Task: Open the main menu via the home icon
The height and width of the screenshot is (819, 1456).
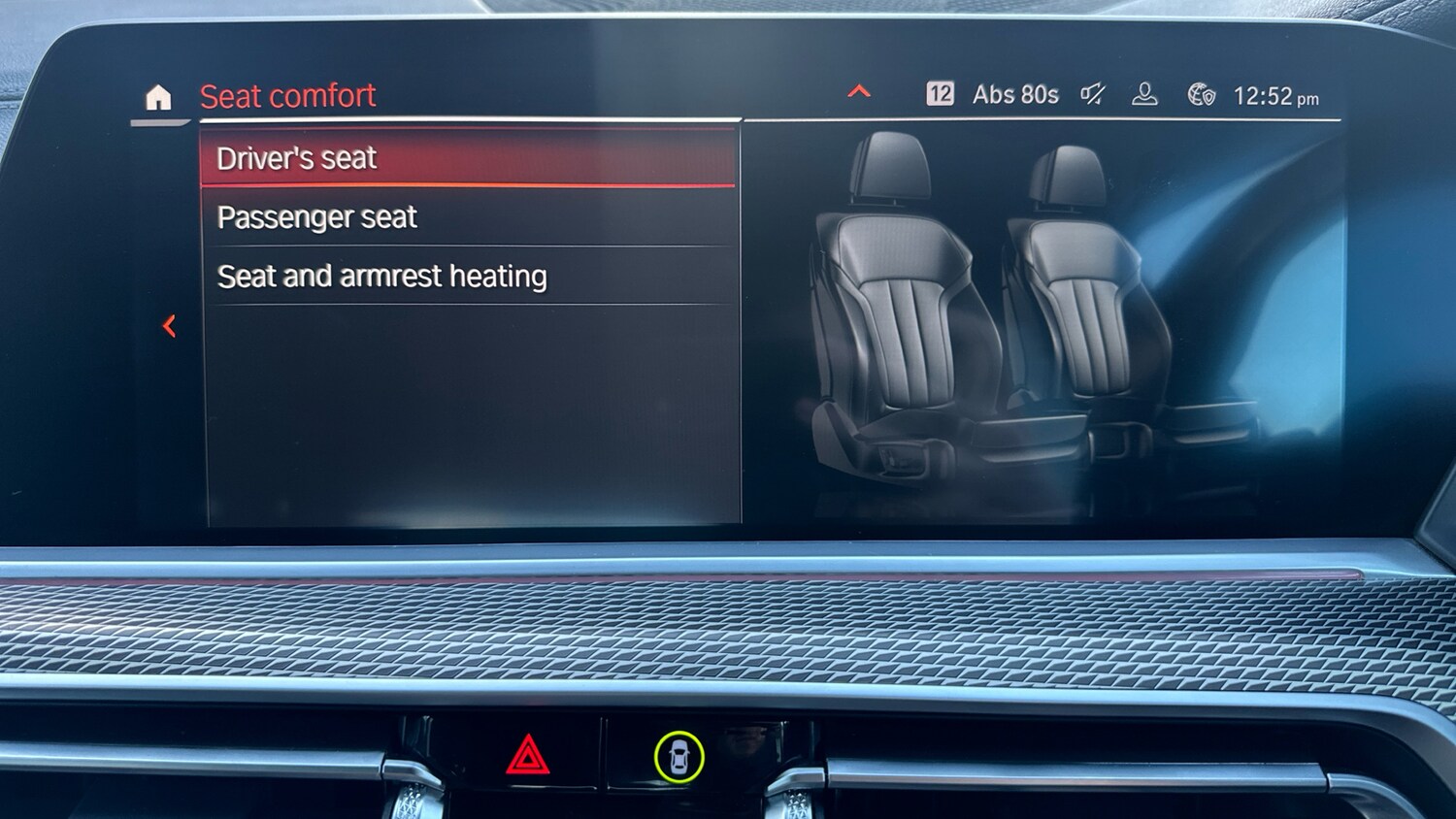Action: pos(159,96)
